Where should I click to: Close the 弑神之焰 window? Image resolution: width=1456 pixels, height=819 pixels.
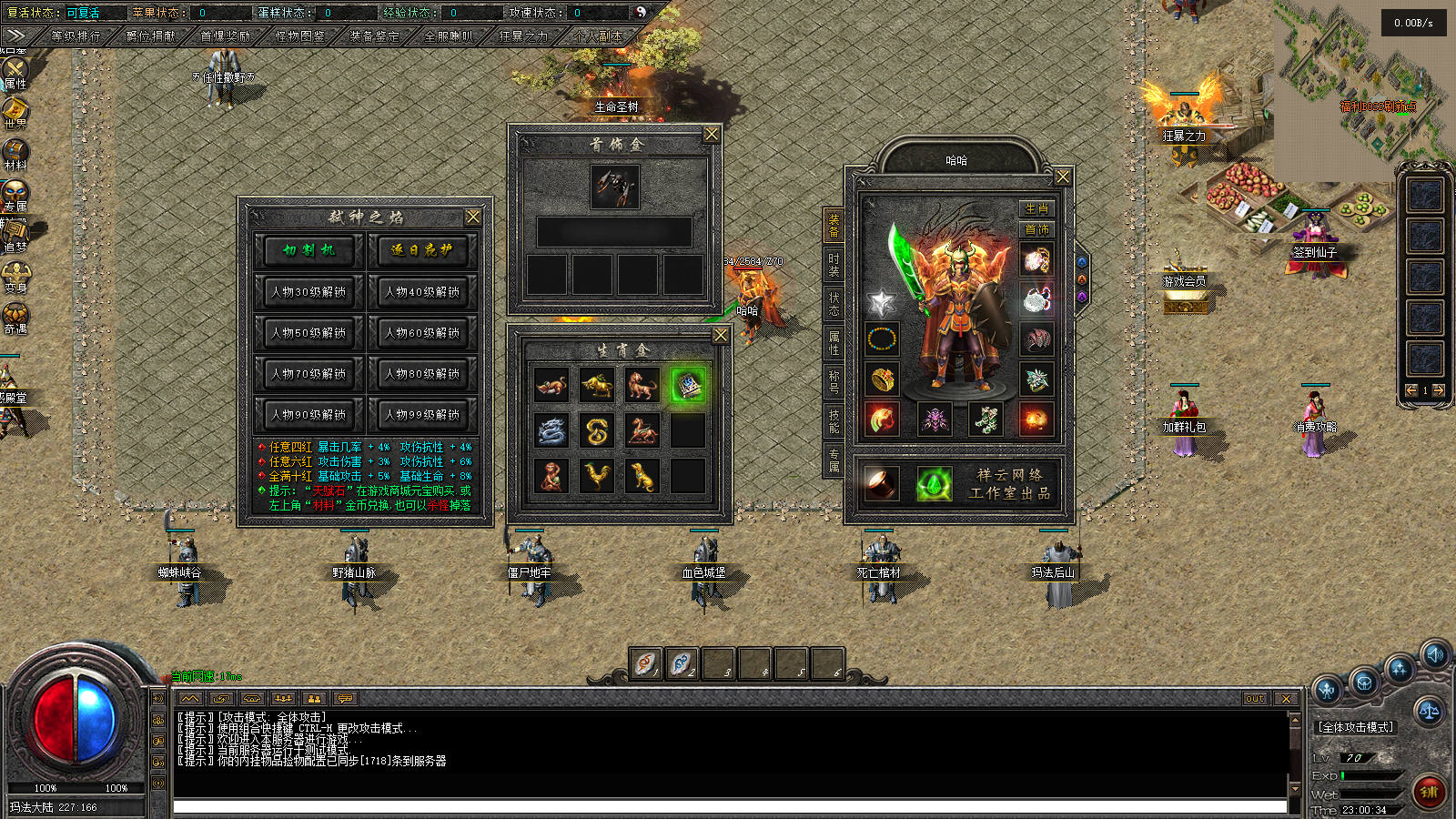coord(473,217)
